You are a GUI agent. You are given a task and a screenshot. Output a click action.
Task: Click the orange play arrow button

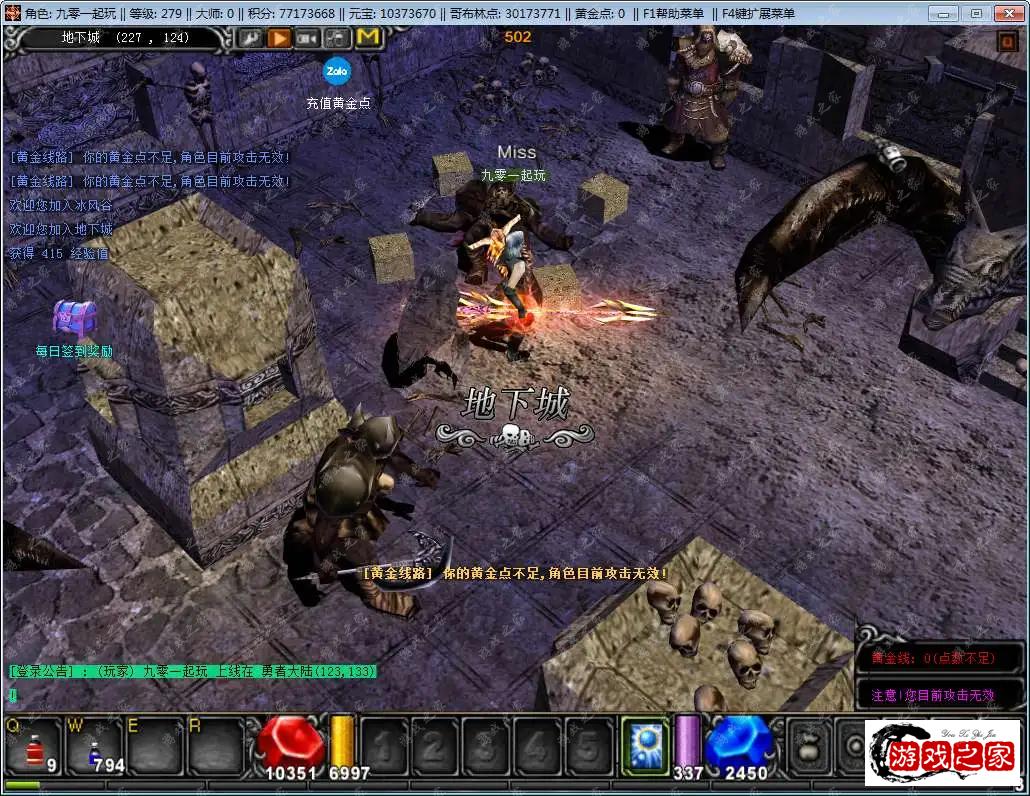point(279,38)
